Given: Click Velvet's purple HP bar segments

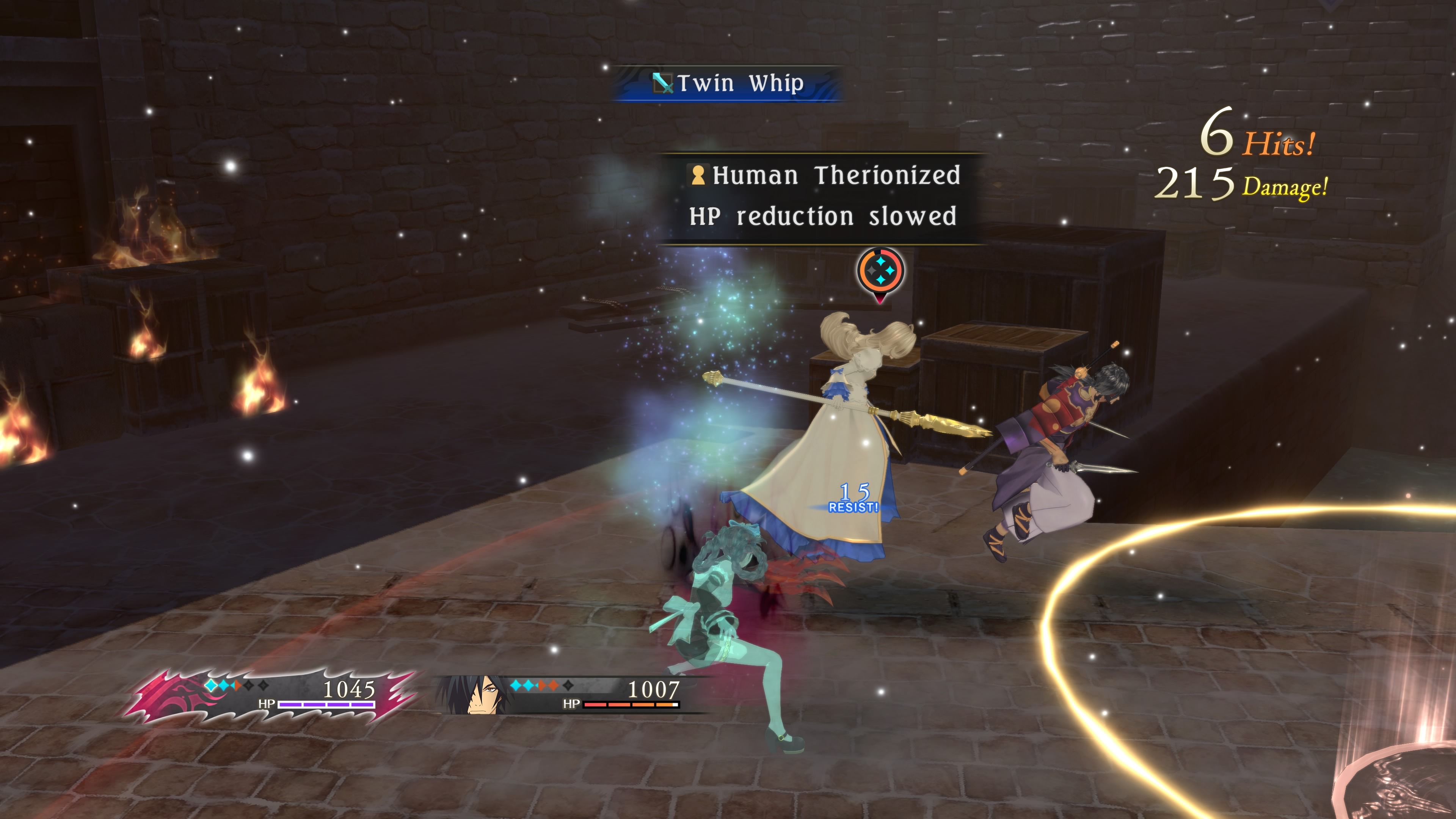Looking at the screenshot, I should (327, 705).
